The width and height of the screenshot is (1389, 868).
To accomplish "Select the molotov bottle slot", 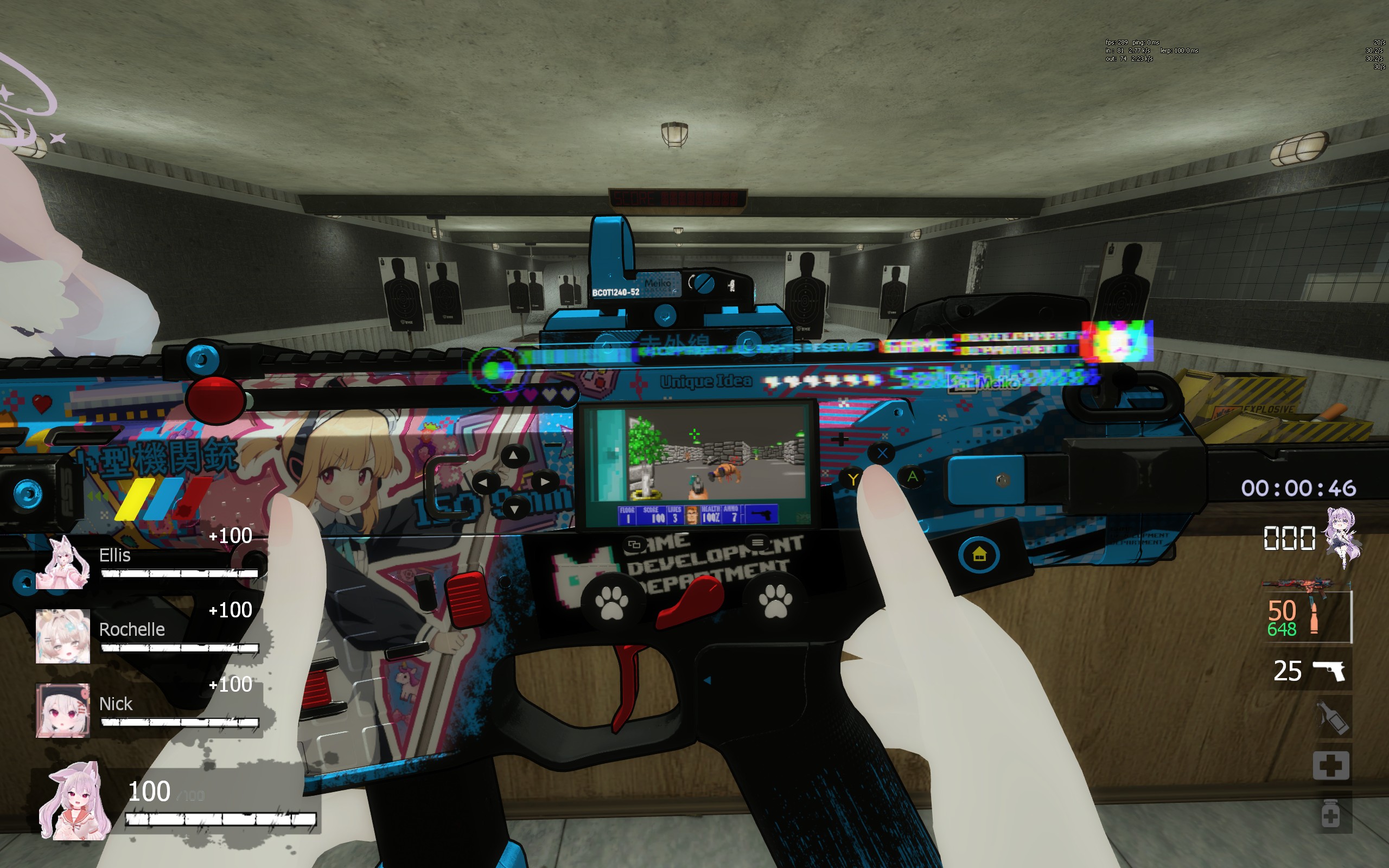I will [x=1331, y=718].
